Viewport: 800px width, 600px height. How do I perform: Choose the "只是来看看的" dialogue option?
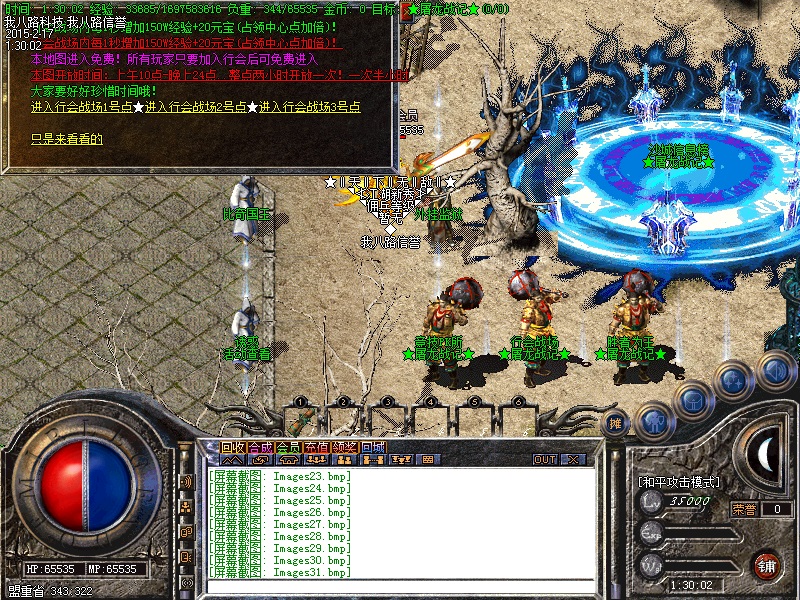[66, 139]
